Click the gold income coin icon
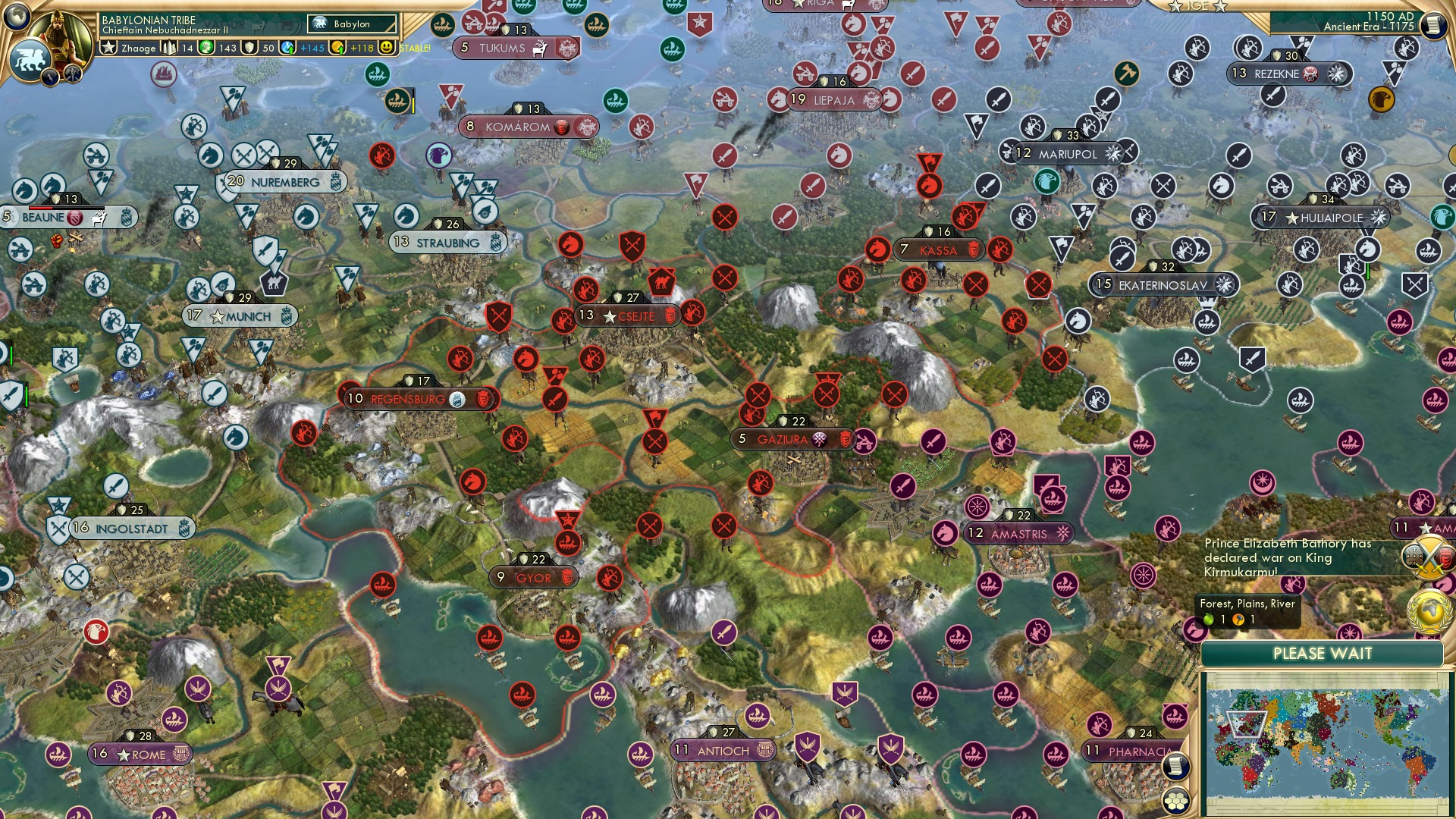 click(339, 47)
